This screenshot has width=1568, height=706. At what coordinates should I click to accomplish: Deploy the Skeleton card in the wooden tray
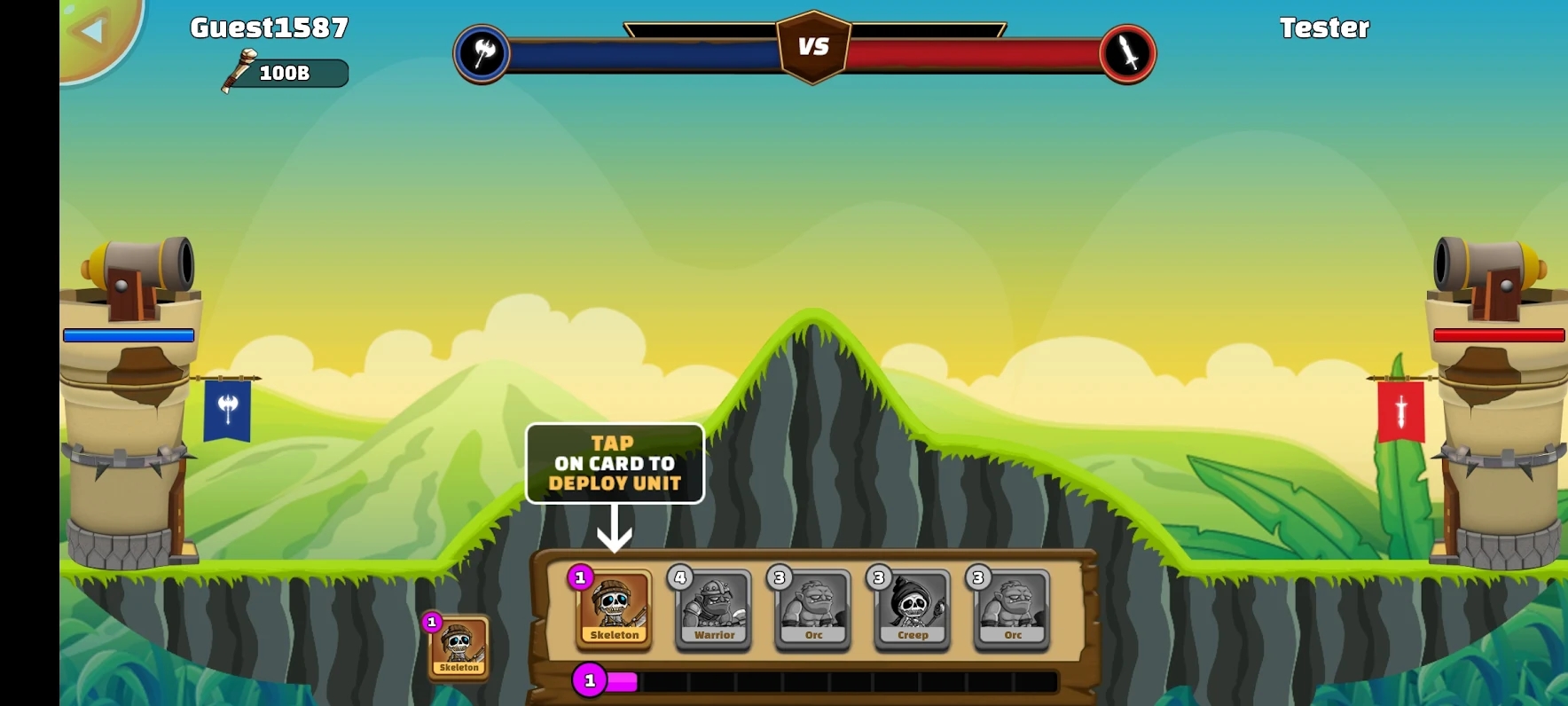pos(614,608)
